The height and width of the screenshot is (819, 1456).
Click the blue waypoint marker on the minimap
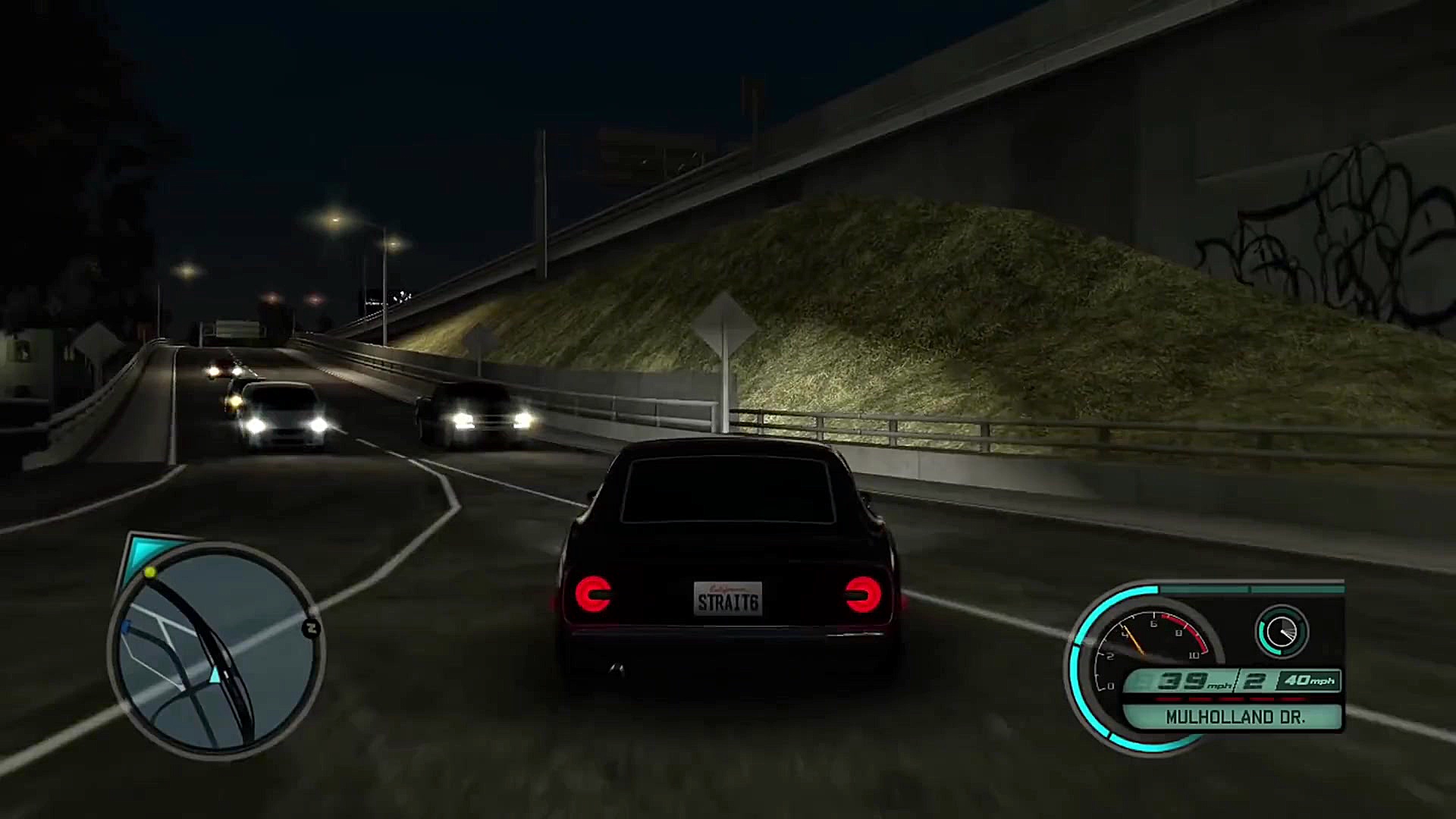tap(125, 627)
